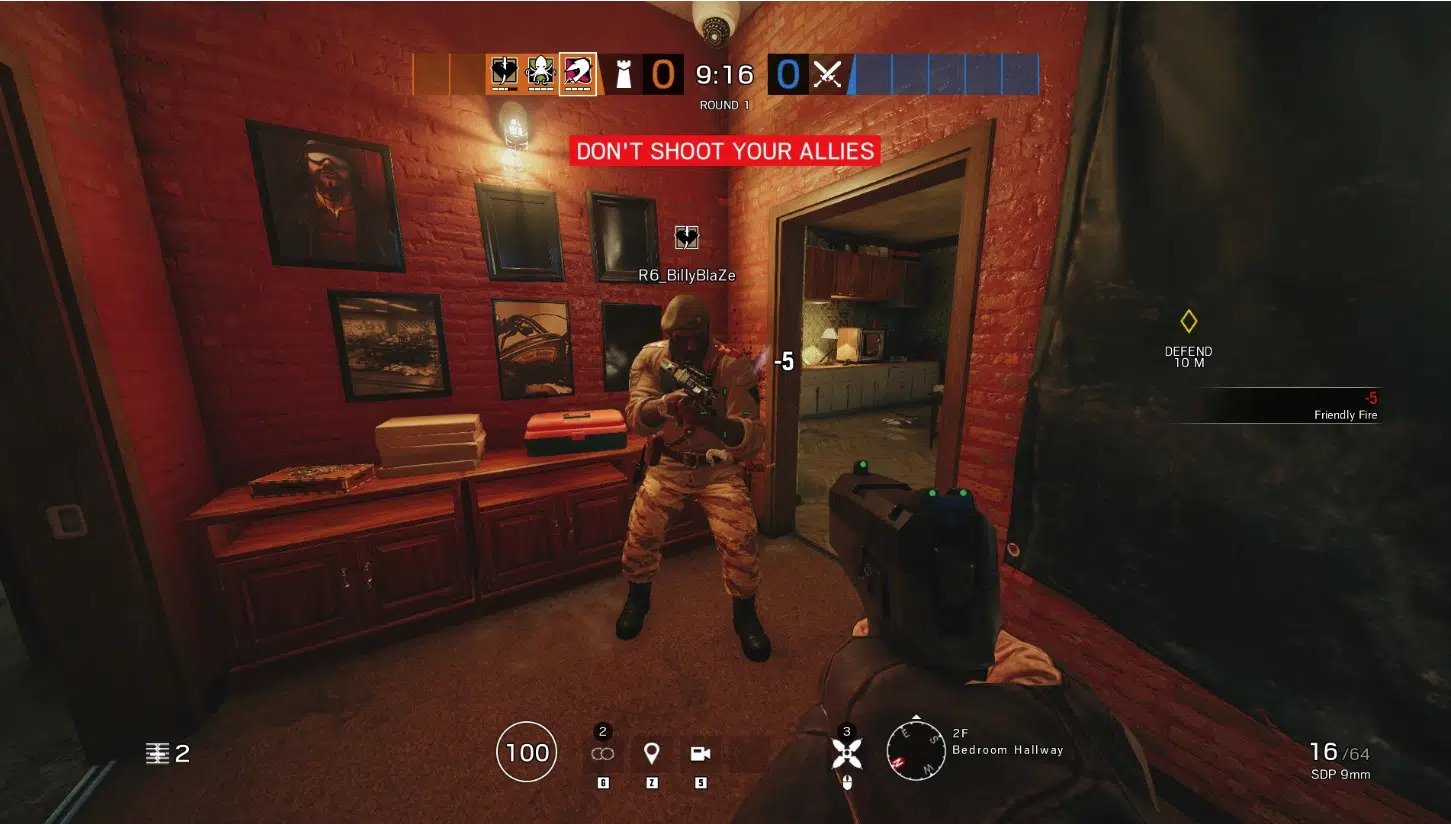Select the ROUND 1 label
The image size is (1451, 824).
click(723, 105)
